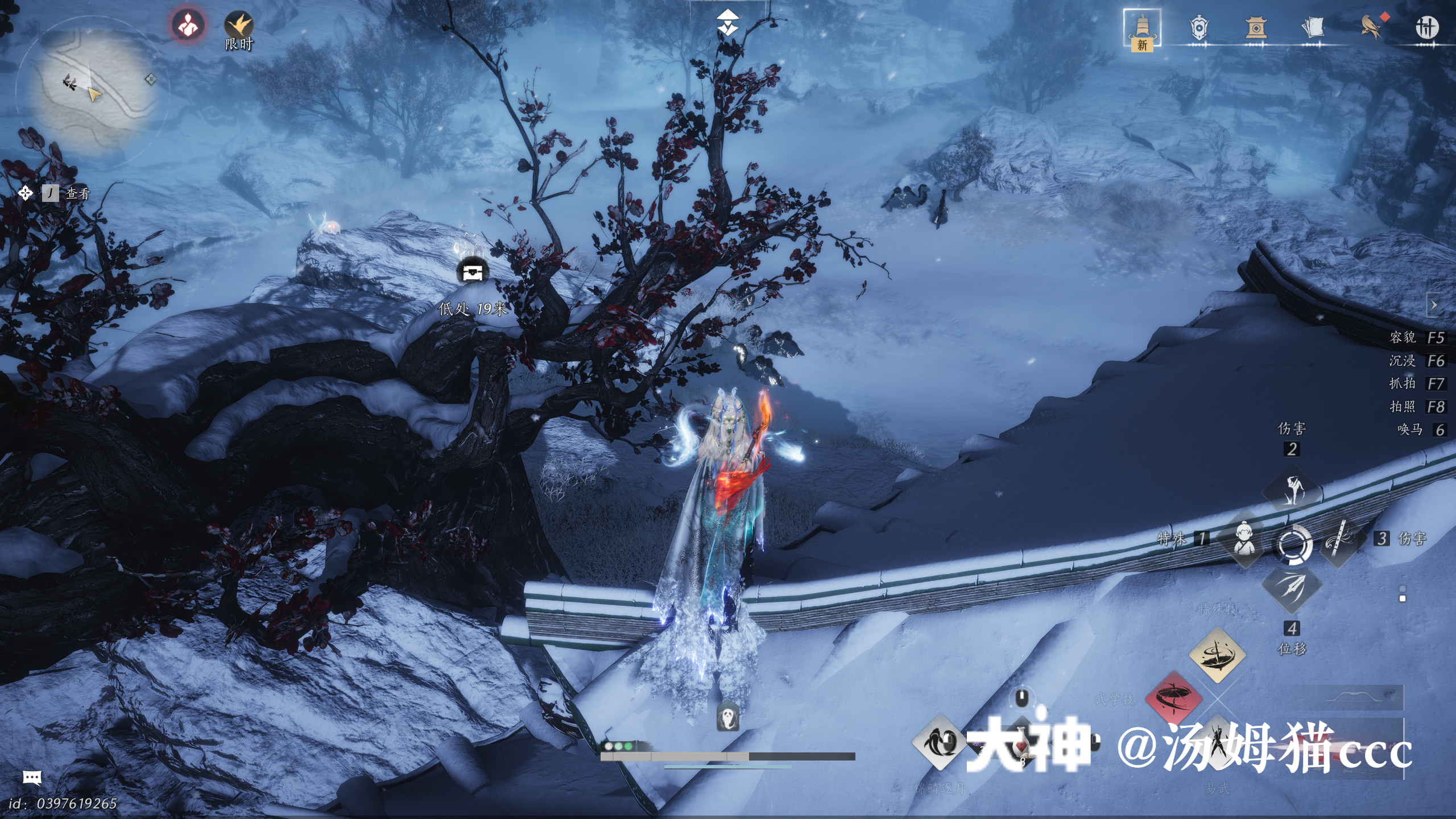The image size is (1456, 819).
Task: Use the golden spinning umbrella special skill
Action: click(1217, 655)
